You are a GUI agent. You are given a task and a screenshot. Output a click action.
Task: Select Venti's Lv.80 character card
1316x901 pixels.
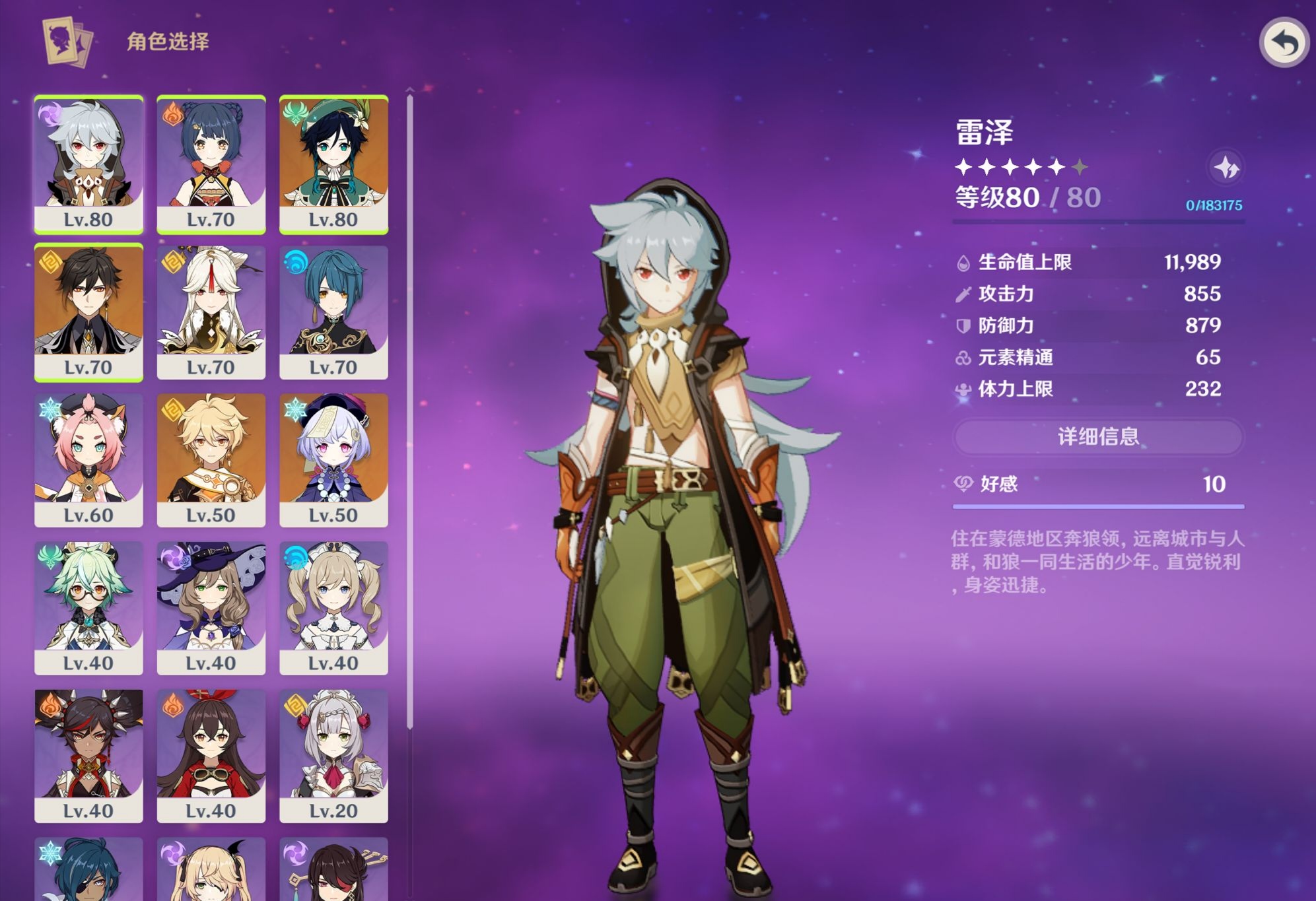pyautogui.click(x=333, y=164)
